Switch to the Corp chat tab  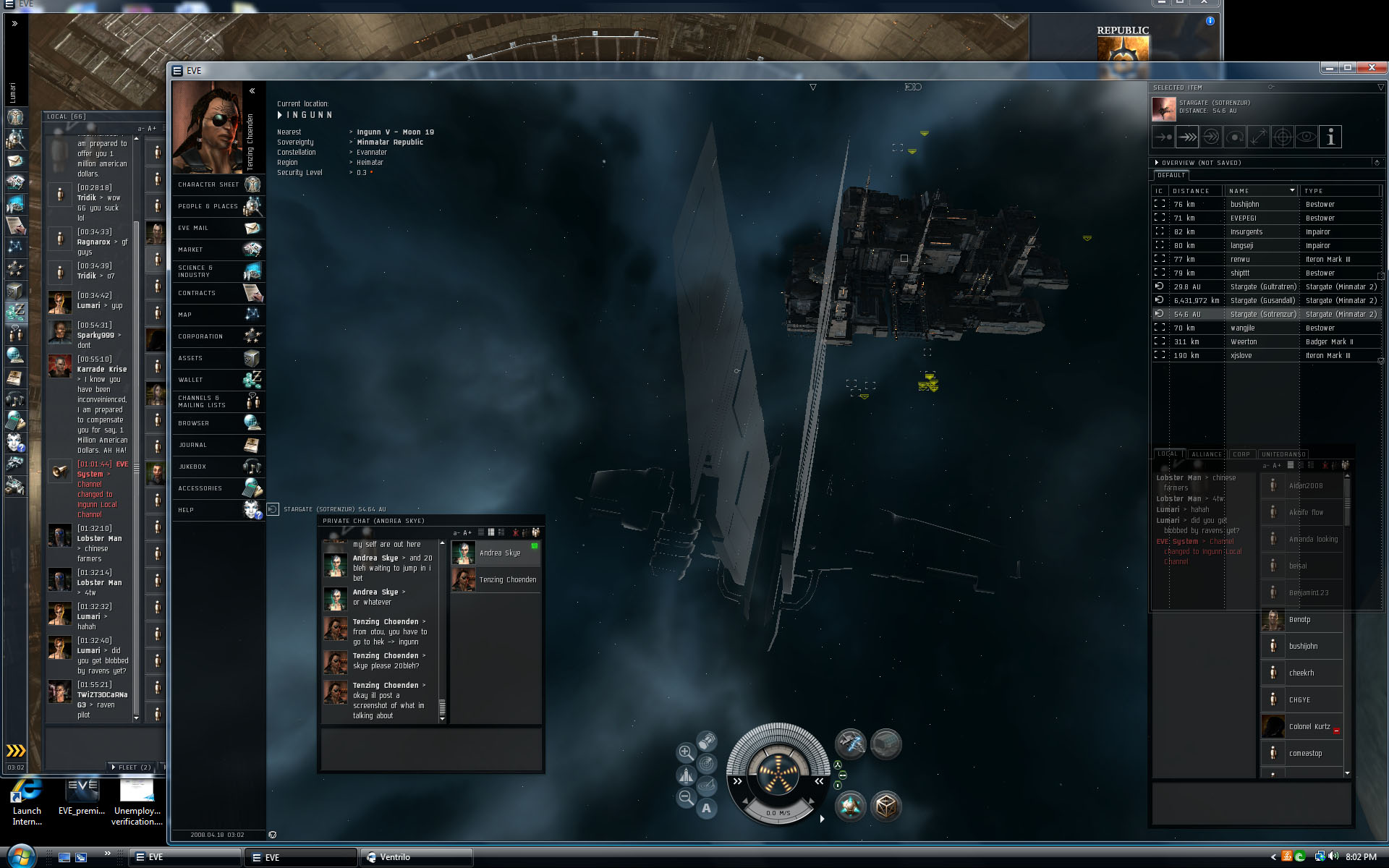pos(1241,454)
